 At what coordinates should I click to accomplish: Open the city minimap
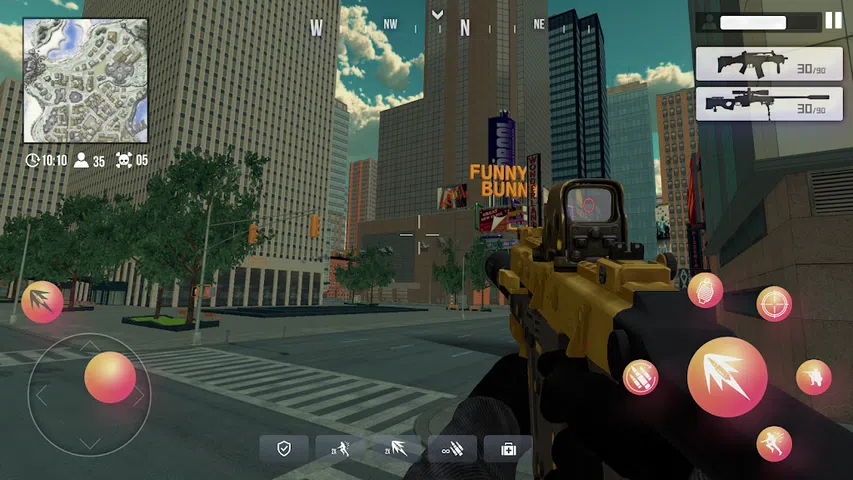85,80
